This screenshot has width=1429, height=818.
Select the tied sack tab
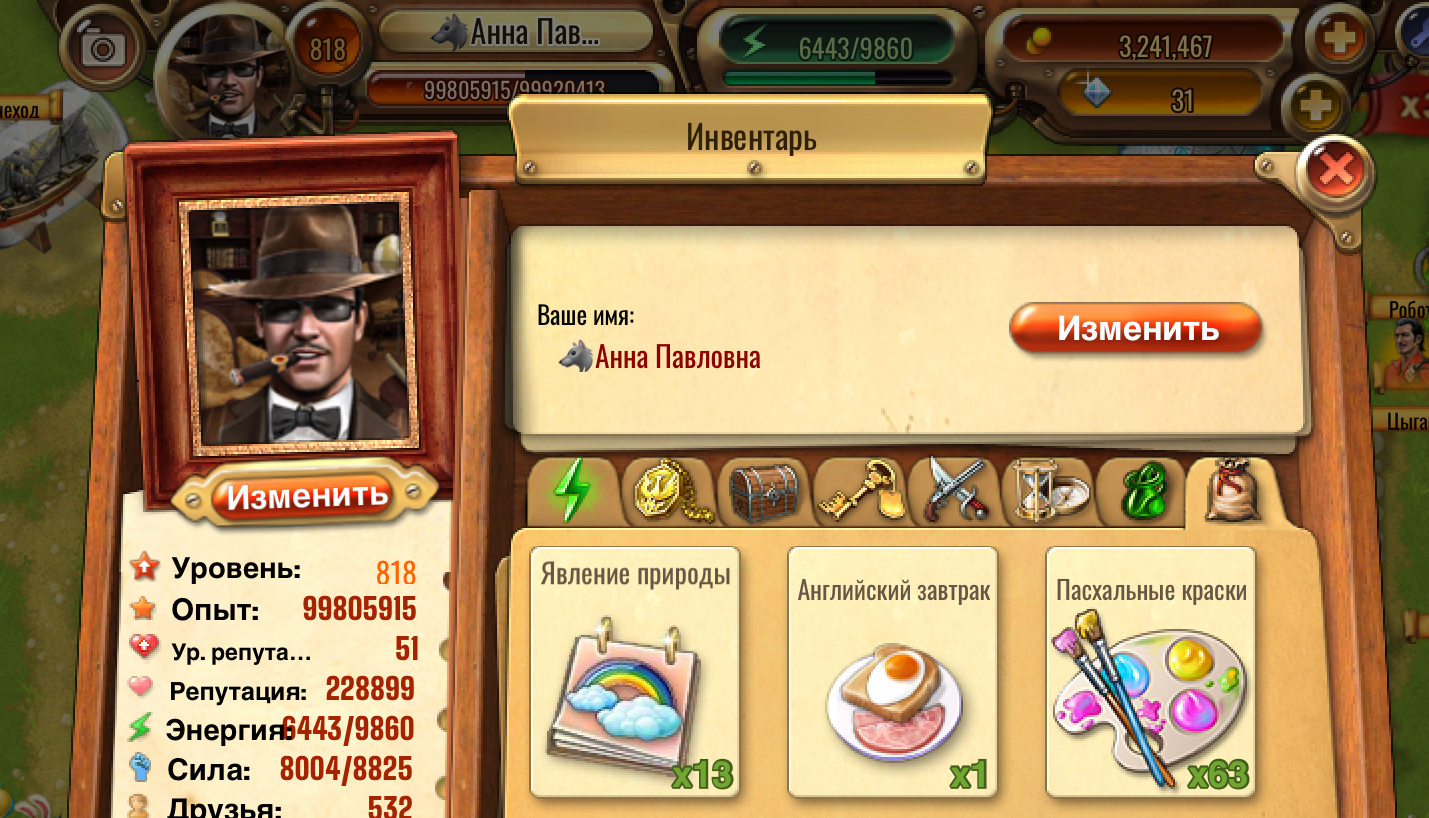click(1231, 491)
